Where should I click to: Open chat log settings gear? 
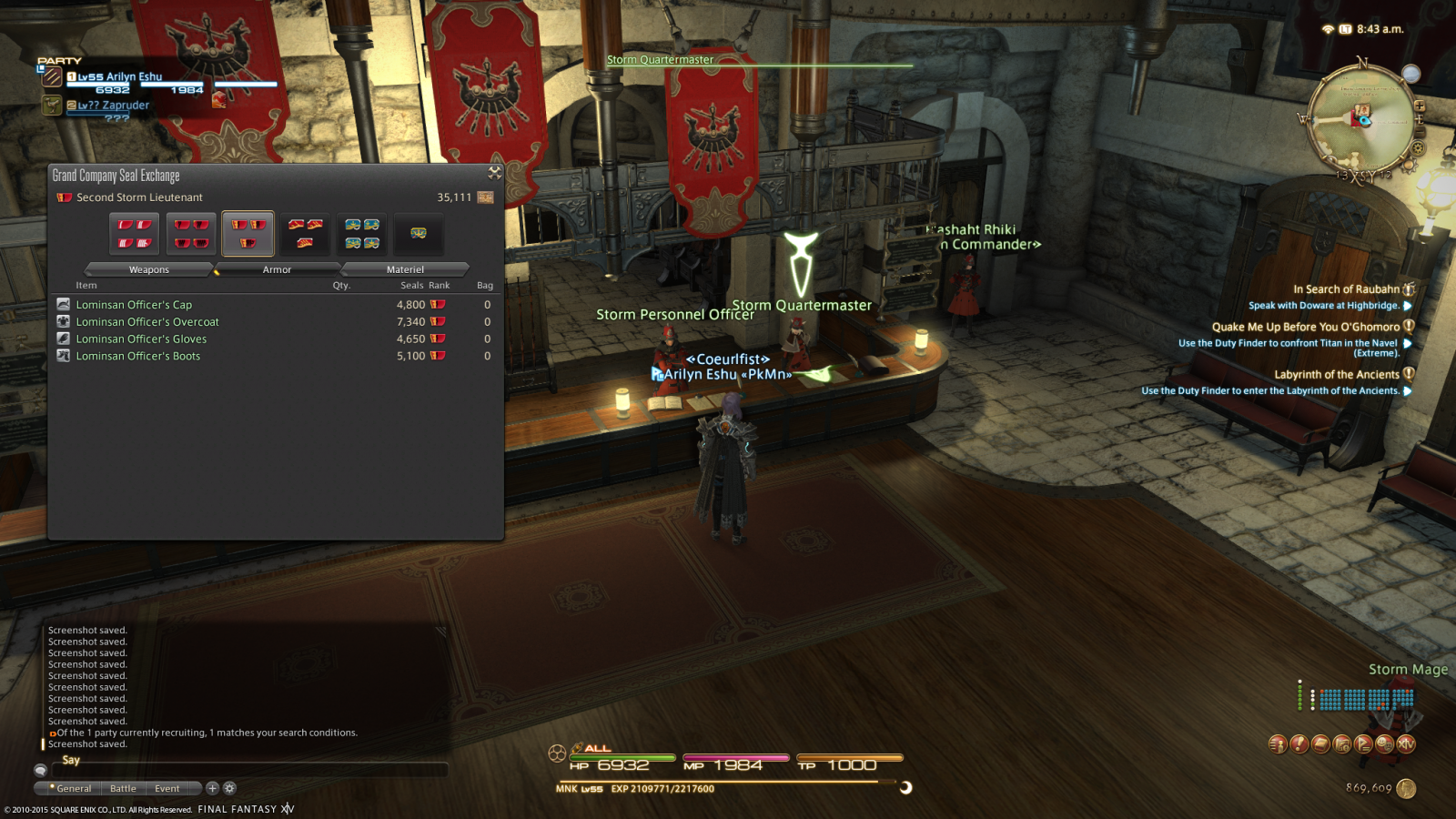(229, 788)
